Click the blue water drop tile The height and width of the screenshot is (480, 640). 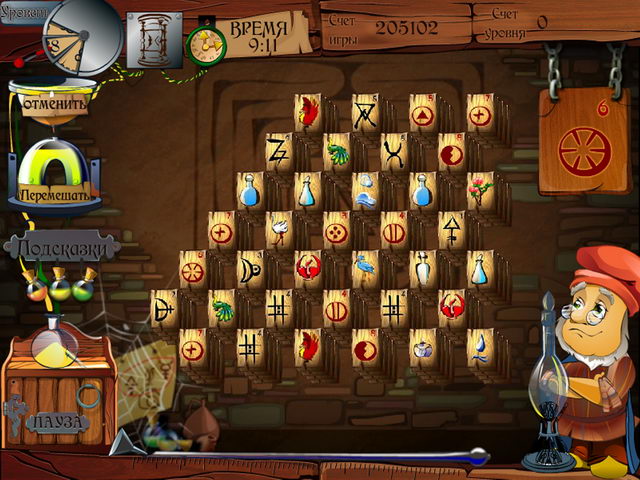pos(481,346)
